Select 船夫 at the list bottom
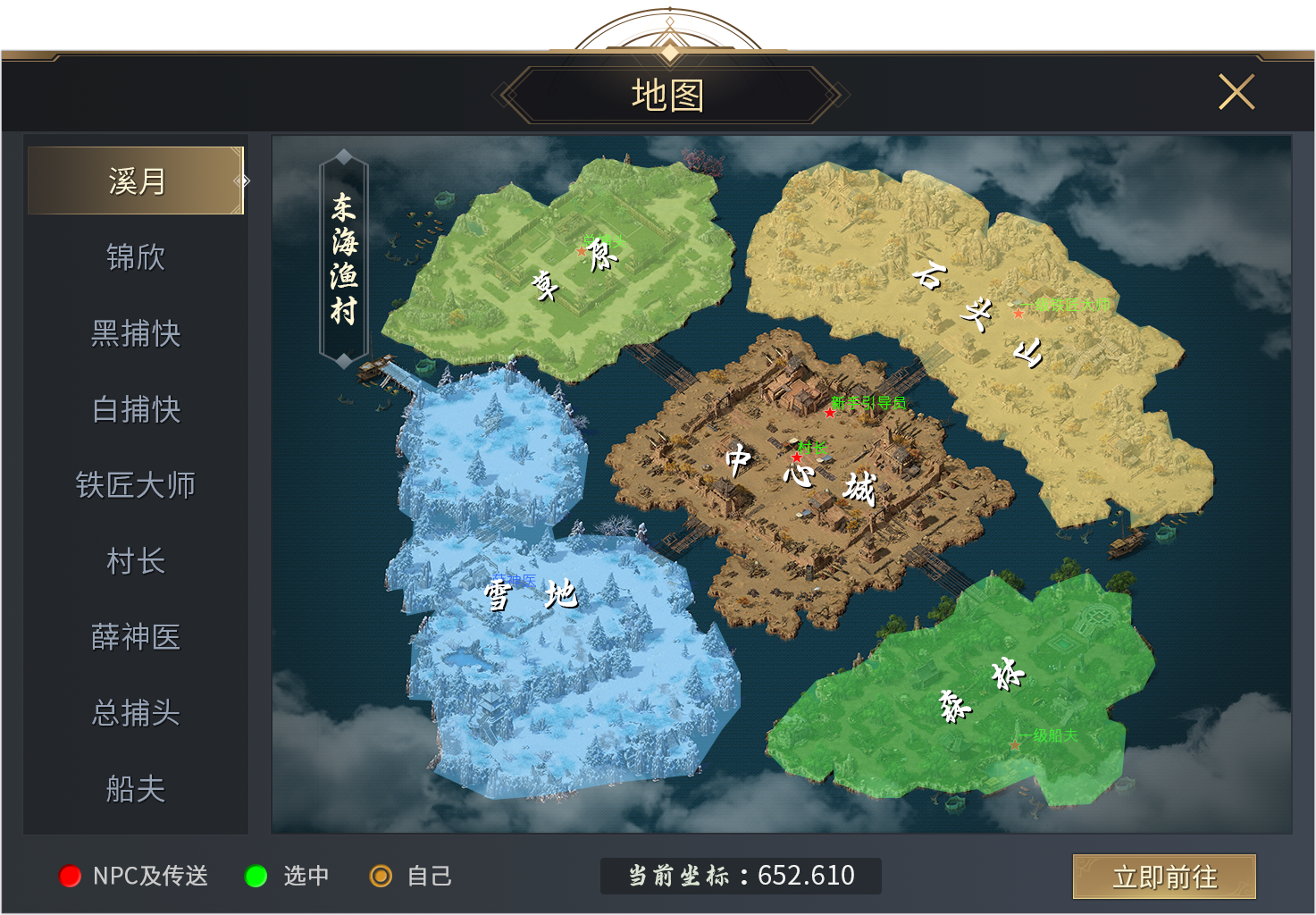This screenshot has width=1316, height=915. pyautogui.click(x=136, y=789)
